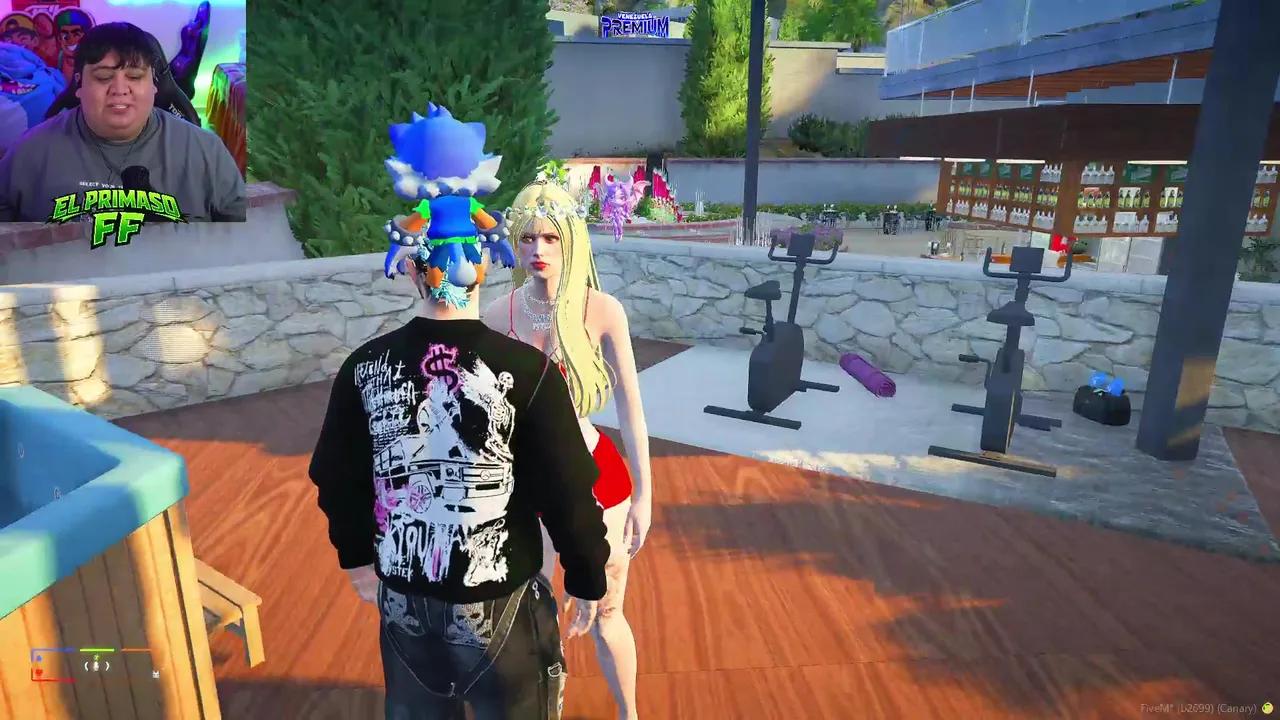Click the small white icon beside the voice indicator
Viewport: 1280px width, 720px height.
(x=155, y=674)
